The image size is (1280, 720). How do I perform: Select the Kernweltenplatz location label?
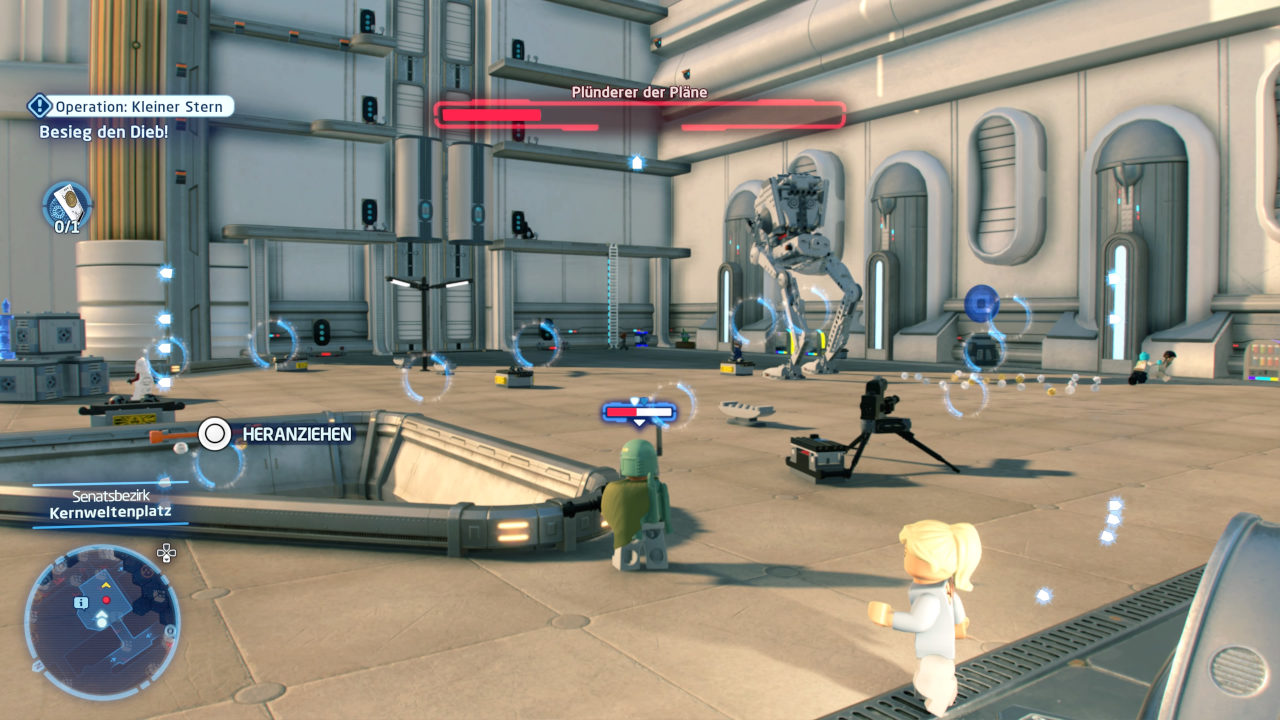point(110,512)
